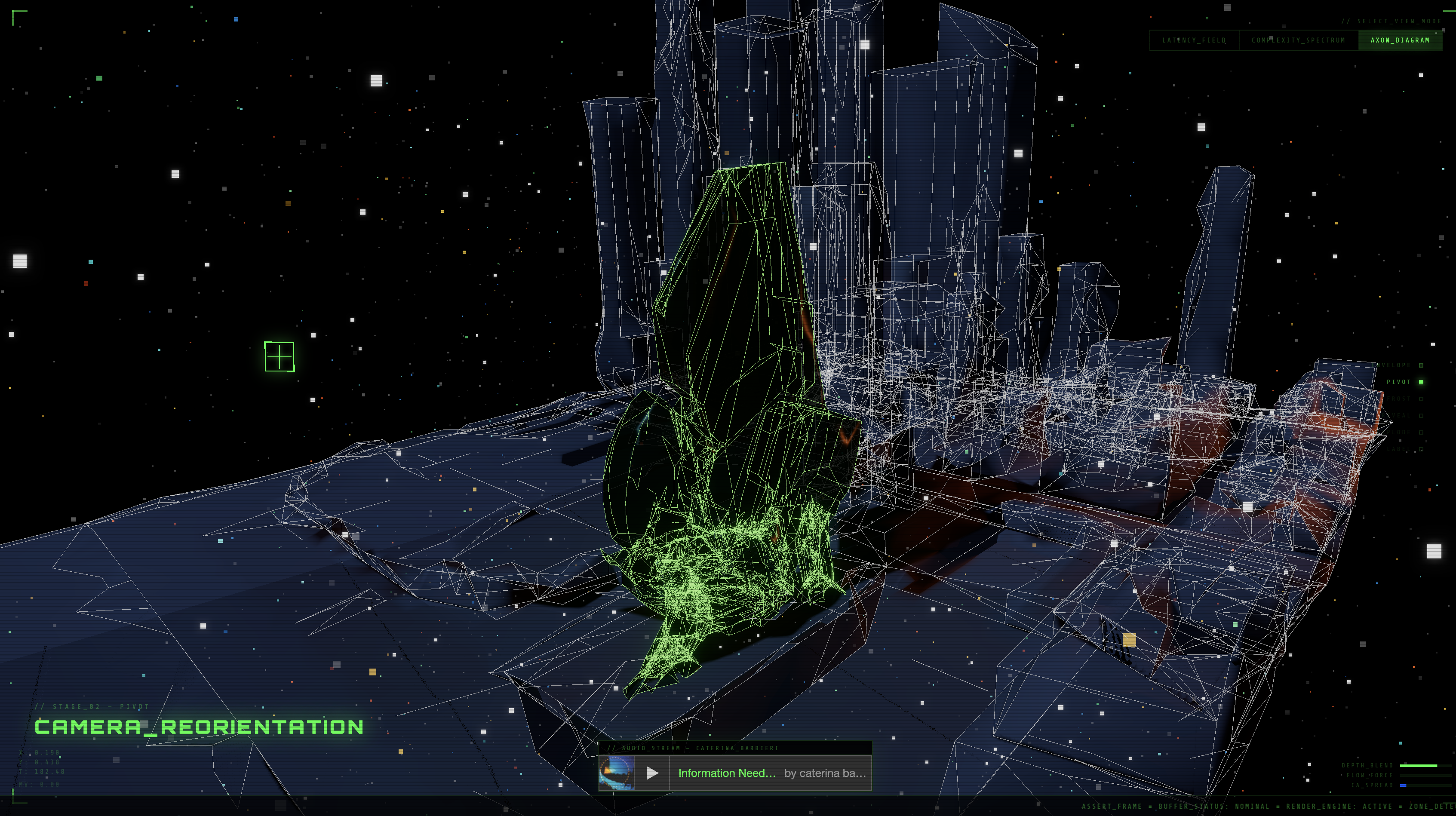
Task: Play the audio stream track
Action: (652, 773)
